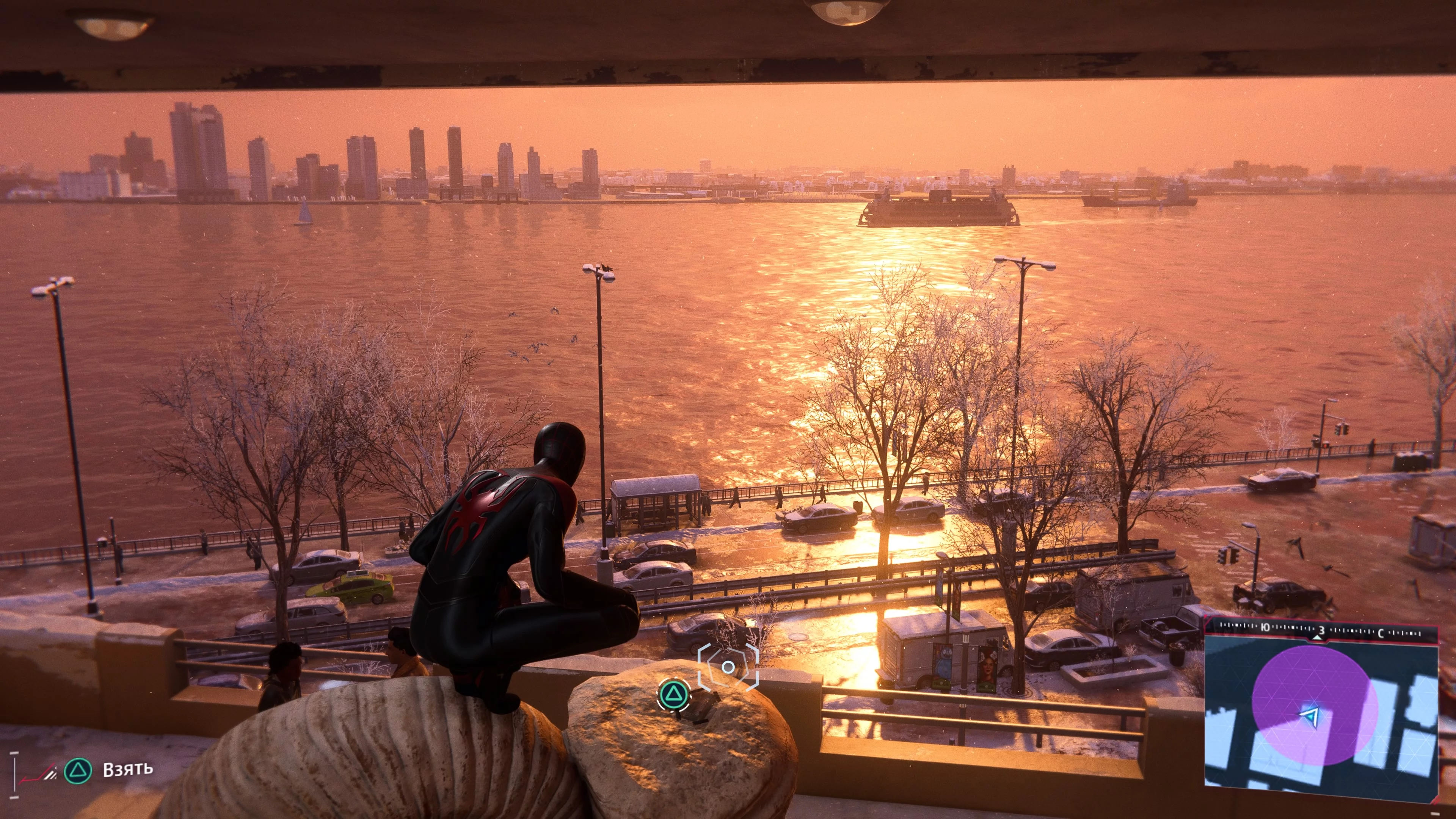
Task: Select the hexagonal target marker on the ledge
Action: pos(728,667)
